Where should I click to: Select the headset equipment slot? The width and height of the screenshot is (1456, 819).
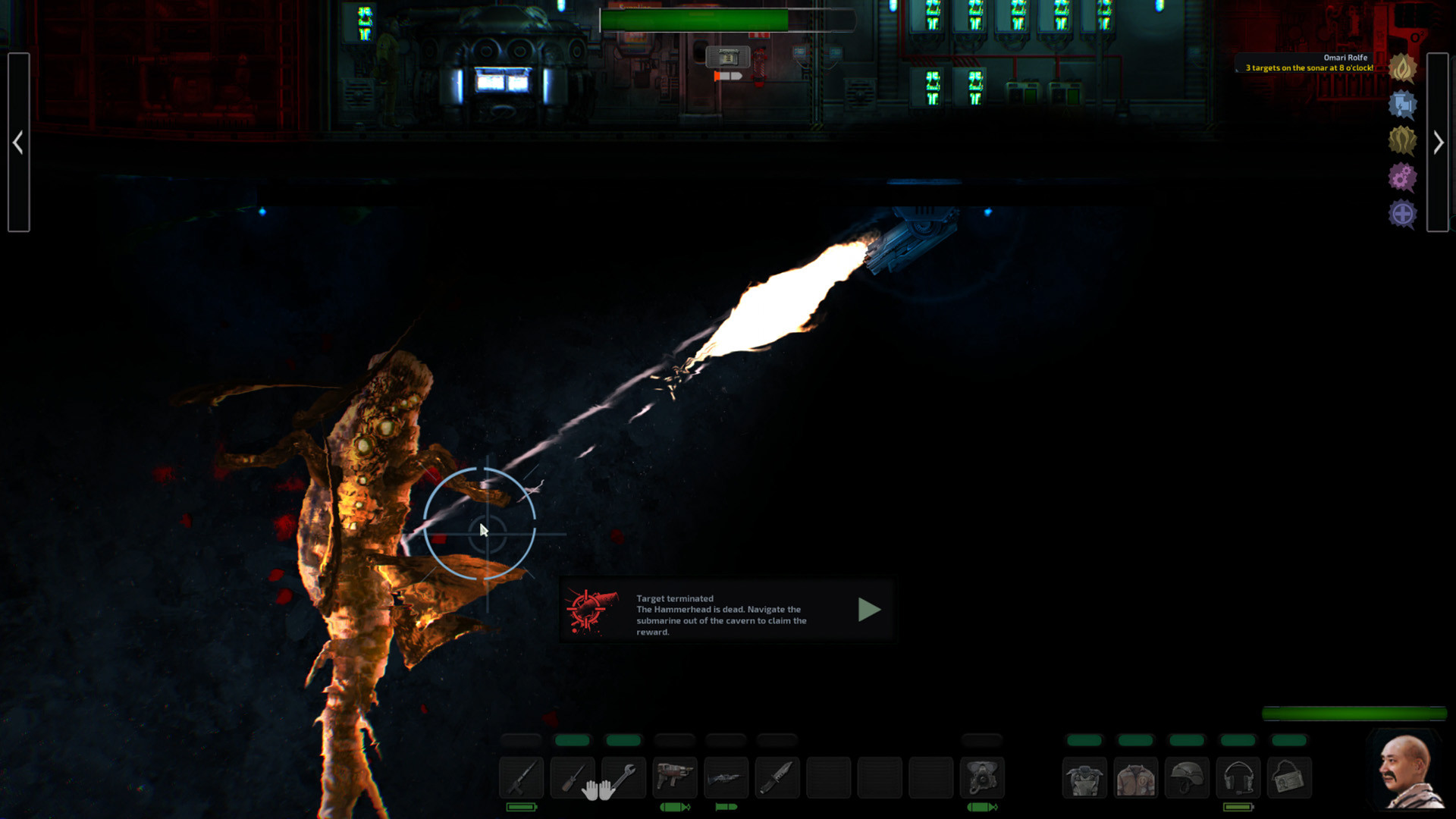[x=1238, y=777]
